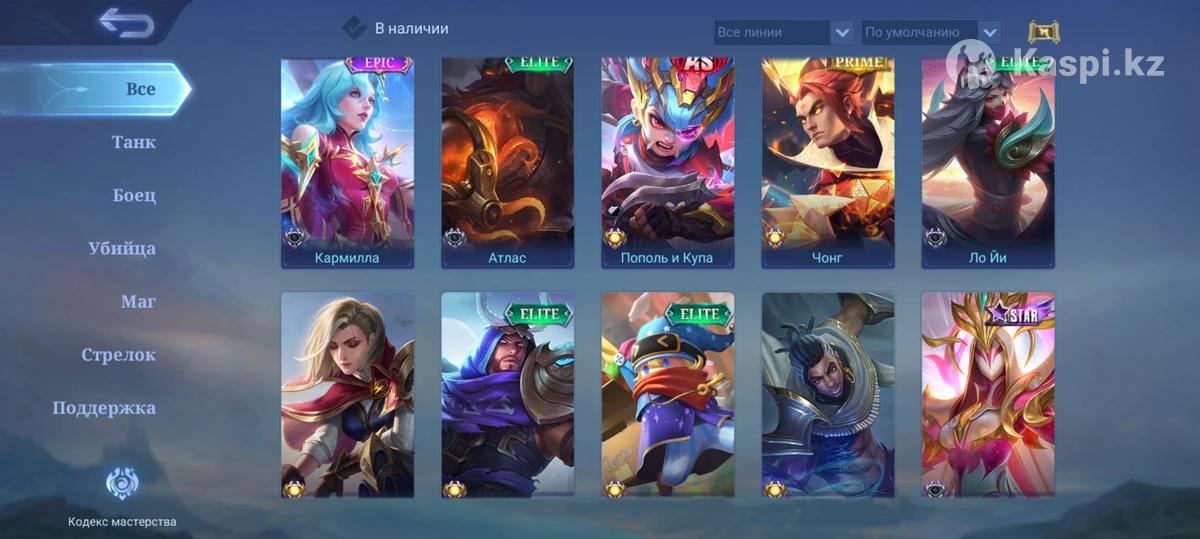View Поддержка heroes
The image size is (1200, 539).
click(x=104, y=408)
